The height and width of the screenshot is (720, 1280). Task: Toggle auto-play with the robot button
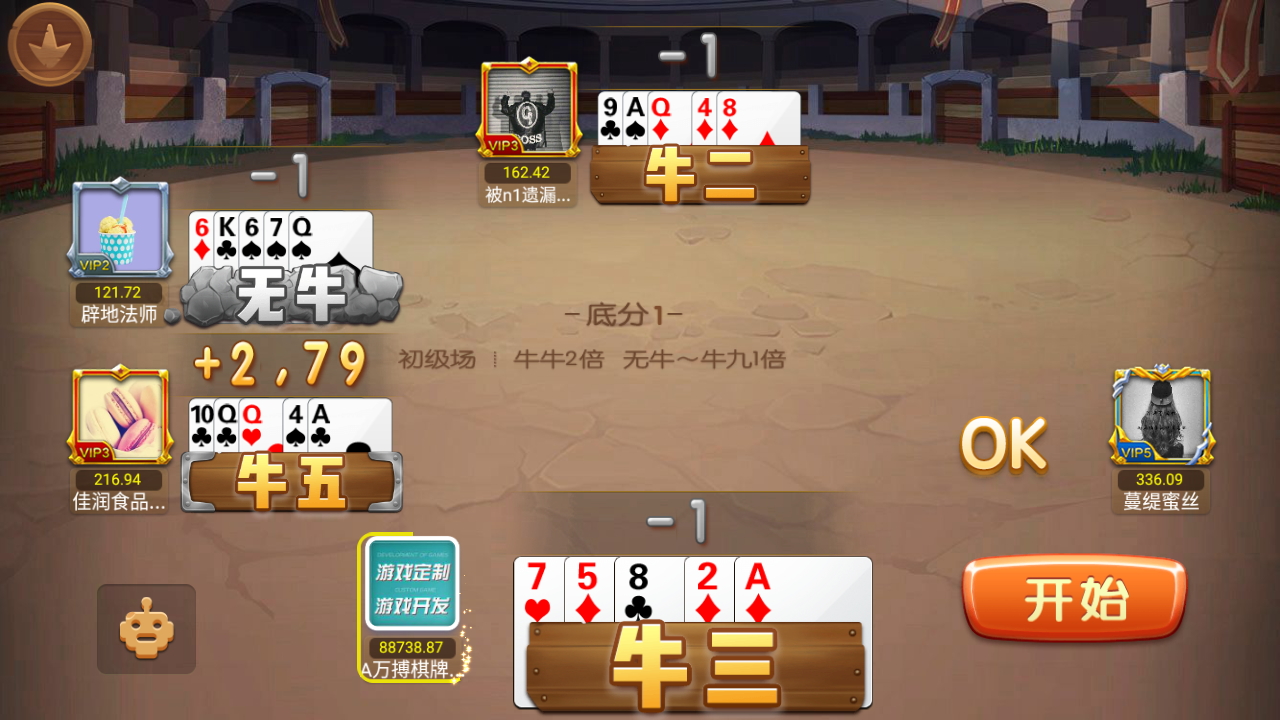pos(145,630)
